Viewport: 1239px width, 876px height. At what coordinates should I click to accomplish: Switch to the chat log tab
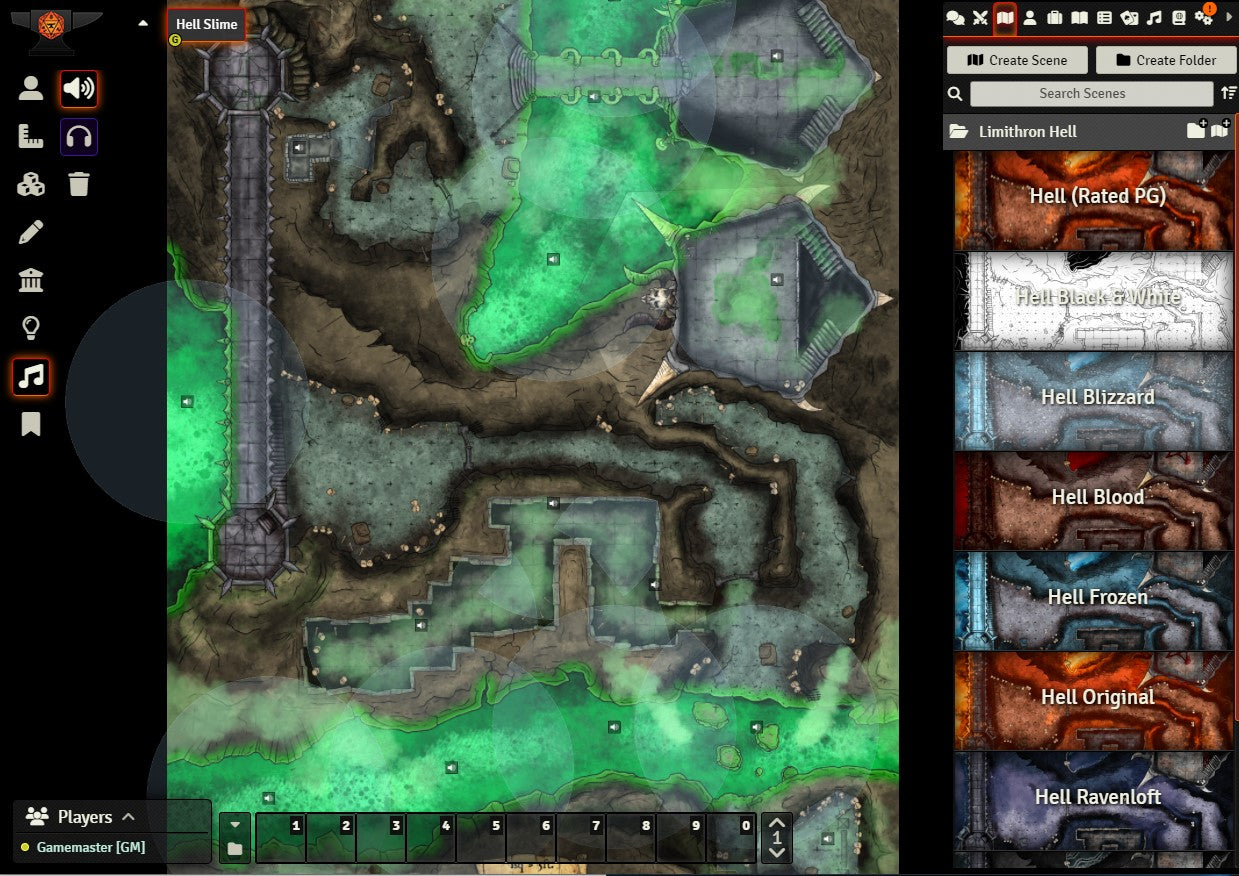coord(955,17)
